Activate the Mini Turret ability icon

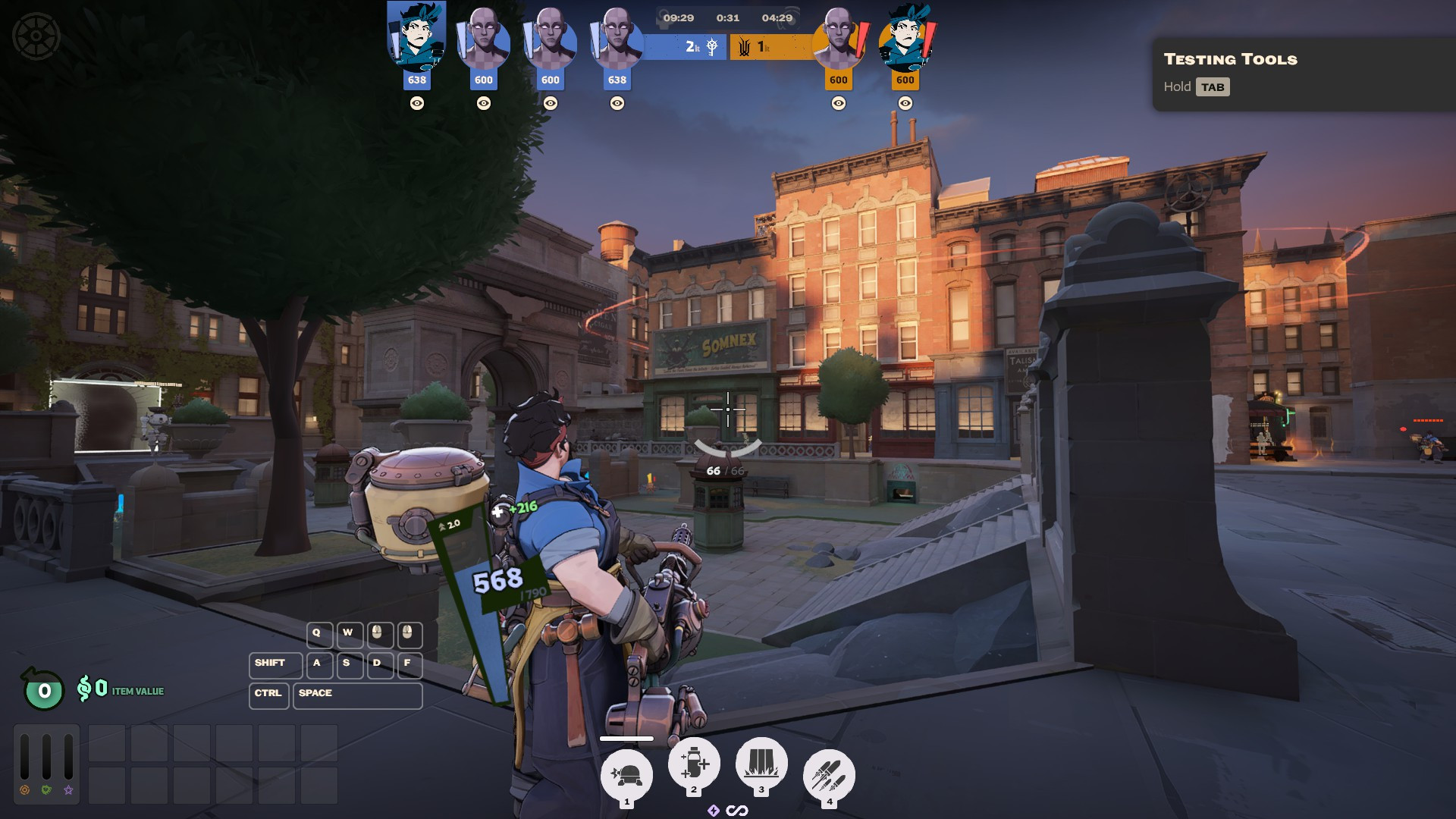pos(626,775)
